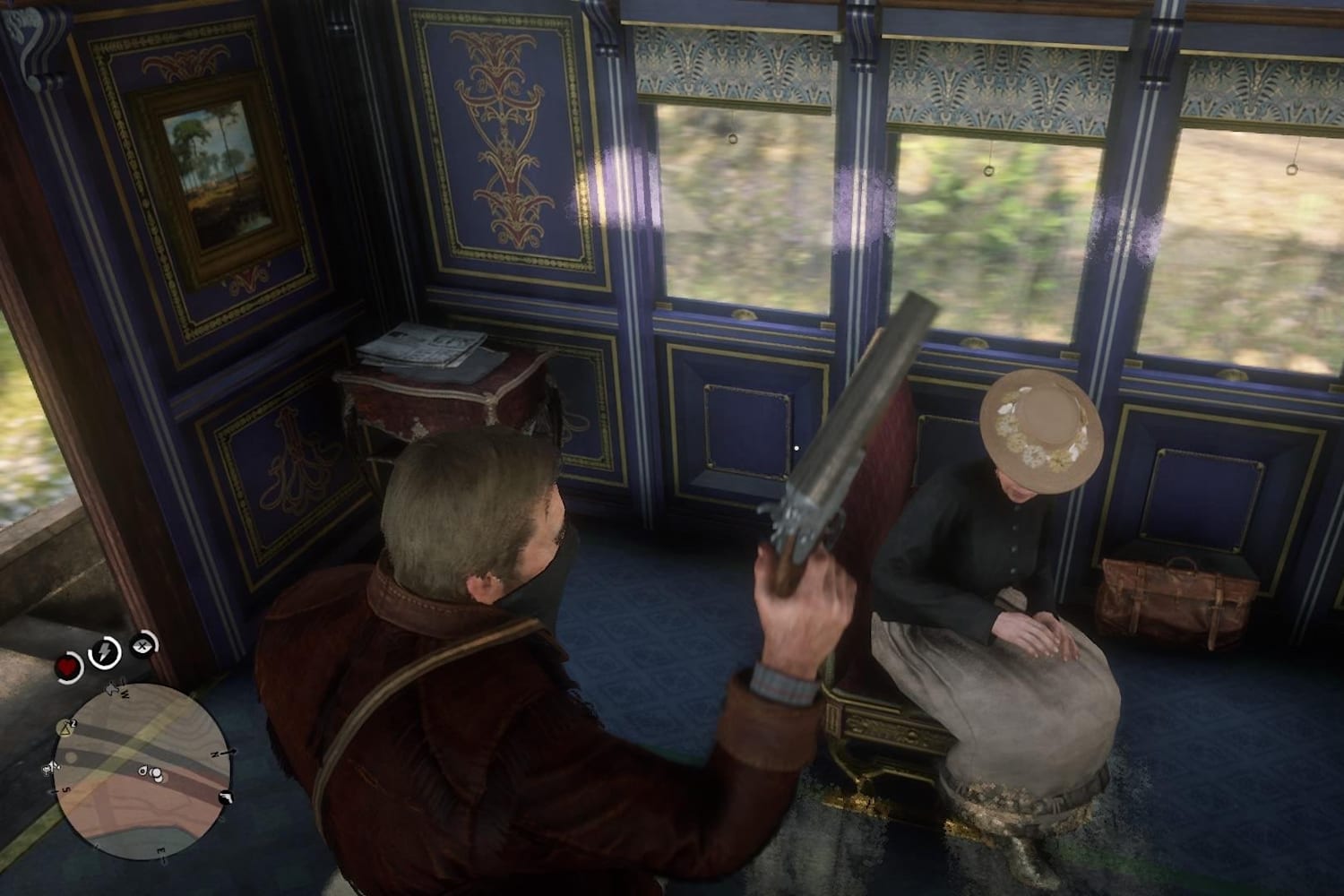Select the S compass letter on the minimap
This screenshot has width=1344, height=896.
click(65, 788)
